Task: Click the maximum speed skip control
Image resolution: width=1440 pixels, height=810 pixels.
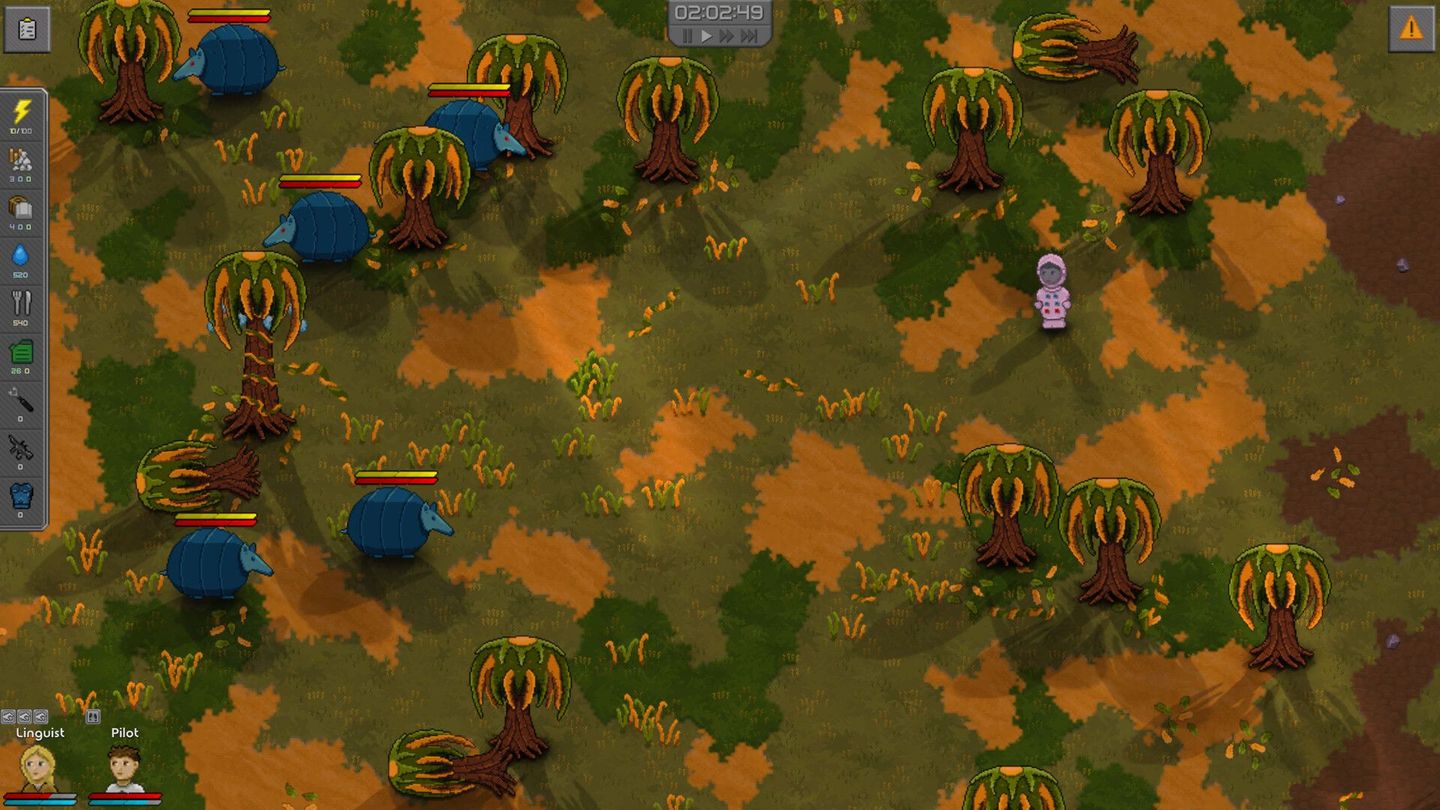Action: (748, 35)
